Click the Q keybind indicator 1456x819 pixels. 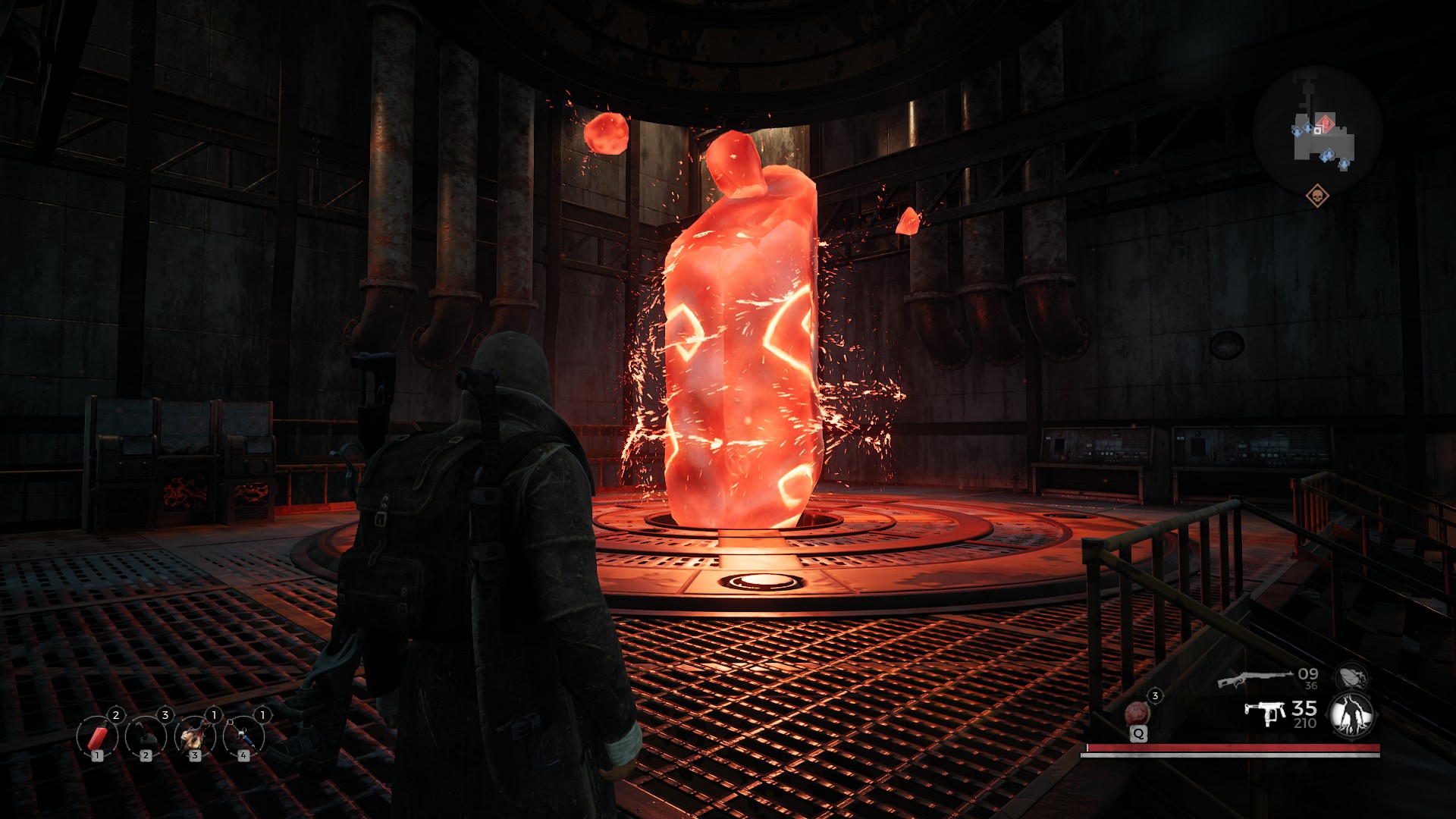pyautogui.click(x=1139, y=734)
